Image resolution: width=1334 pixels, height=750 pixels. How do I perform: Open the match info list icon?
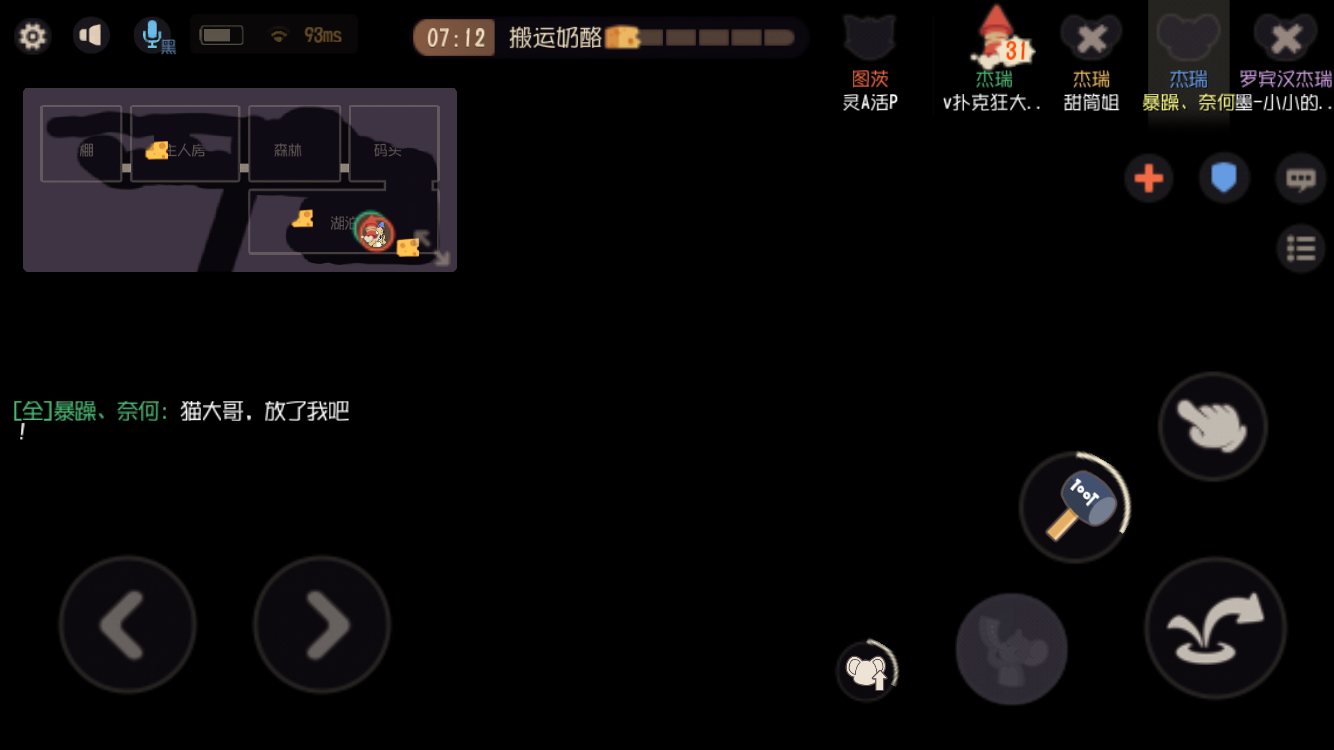(x=1301, y=247)
